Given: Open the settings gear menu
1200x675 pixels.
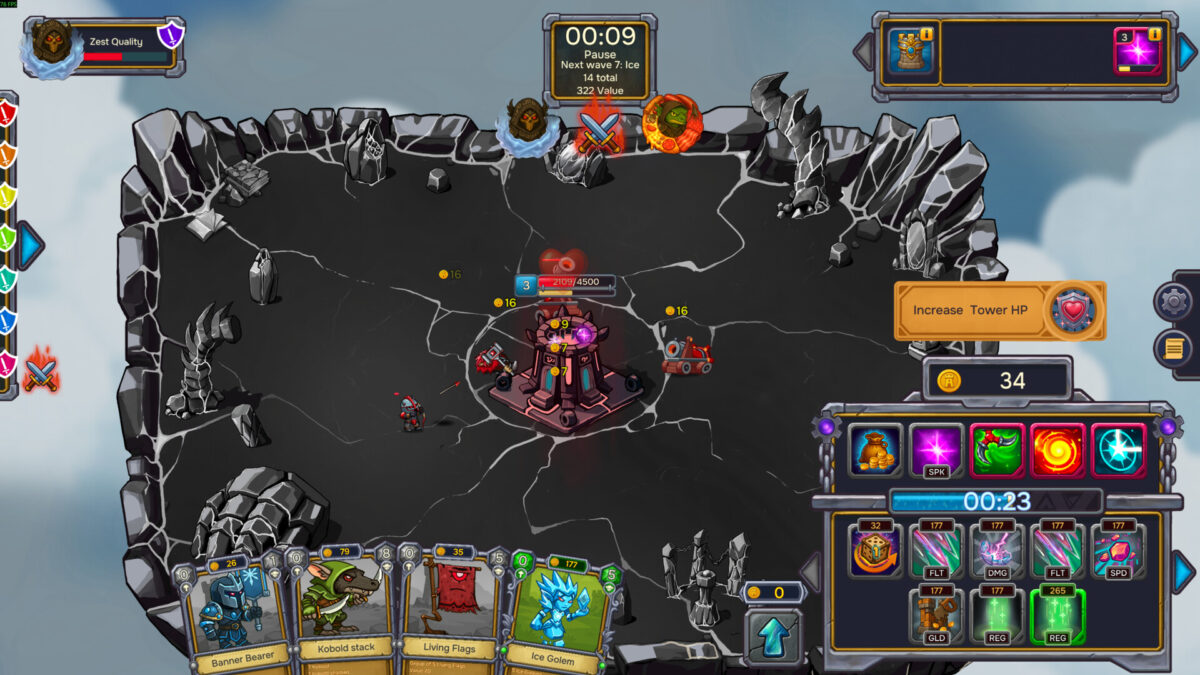Looking at the screenshot, I should tap(1173, 301).
